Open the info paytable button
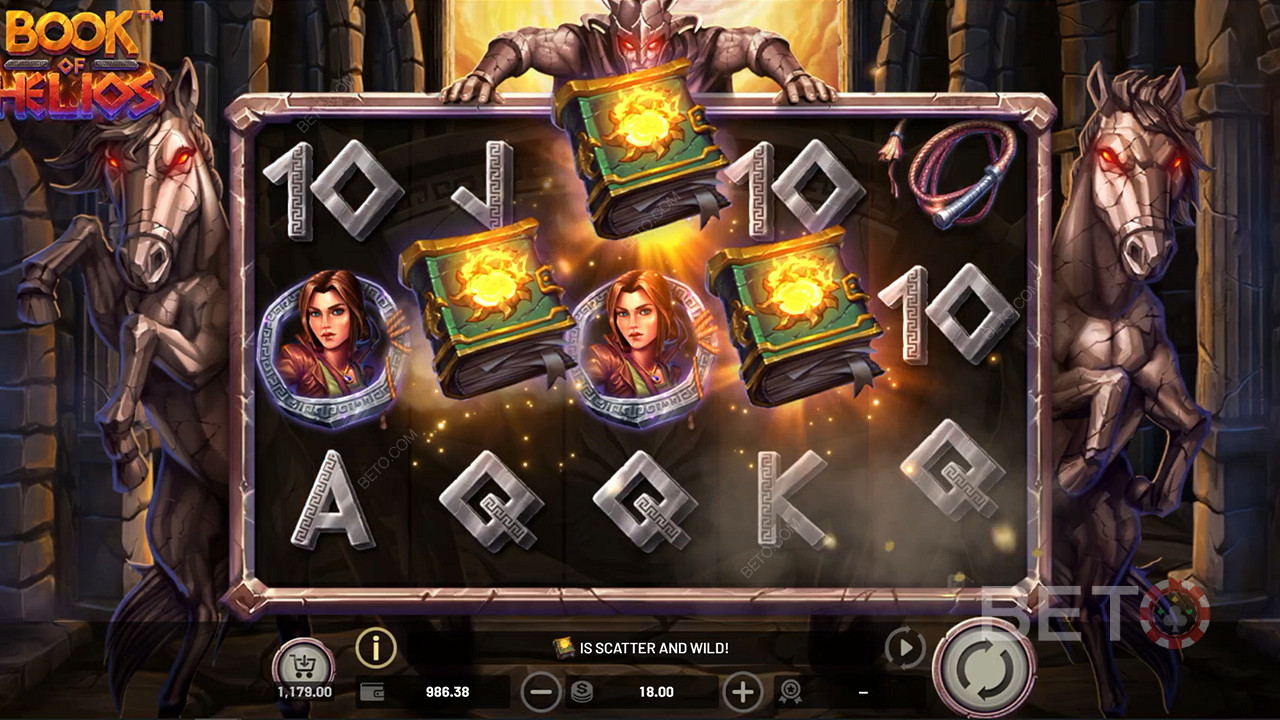This screenshot has height=720, width=1280. click(x=376, y=649)
